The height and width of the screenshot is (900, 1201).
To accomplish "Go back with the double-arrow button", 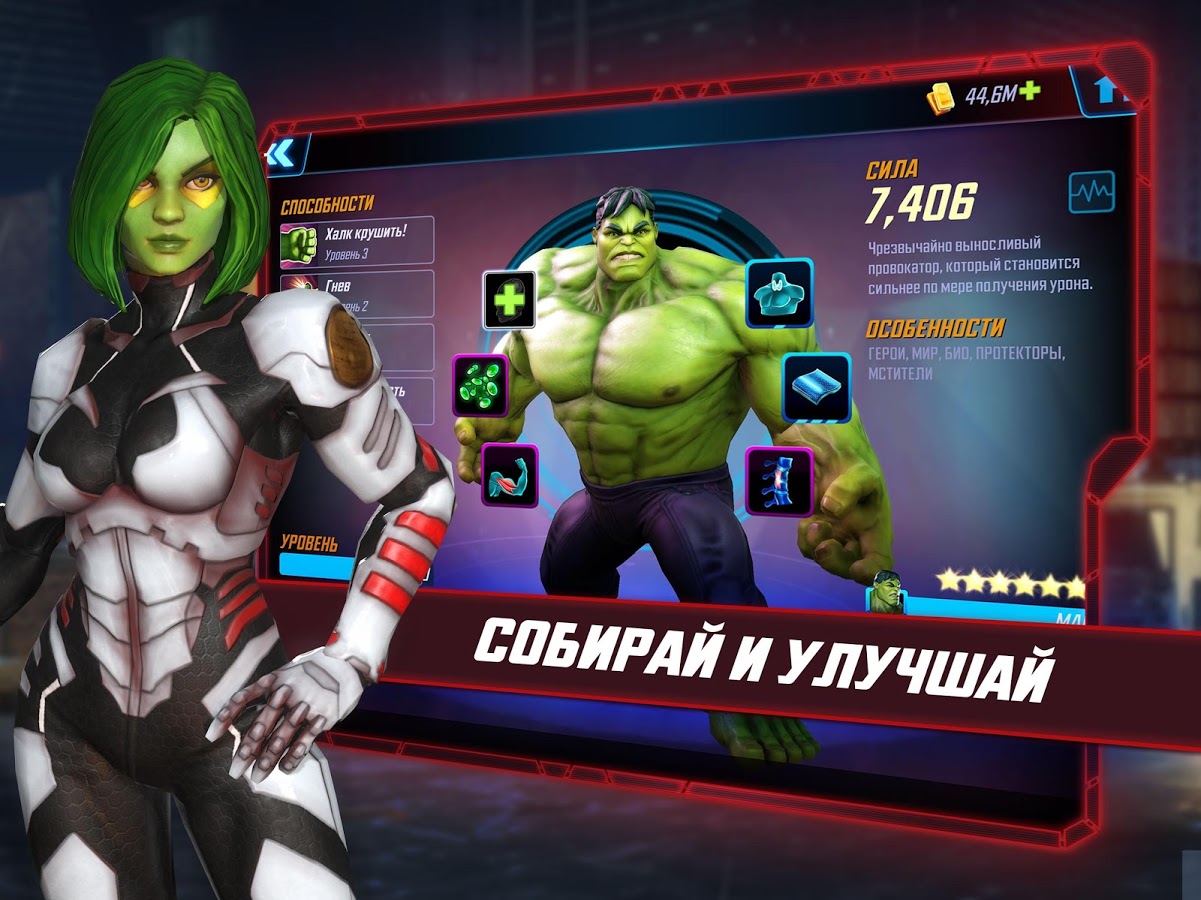I will point(280,154).
